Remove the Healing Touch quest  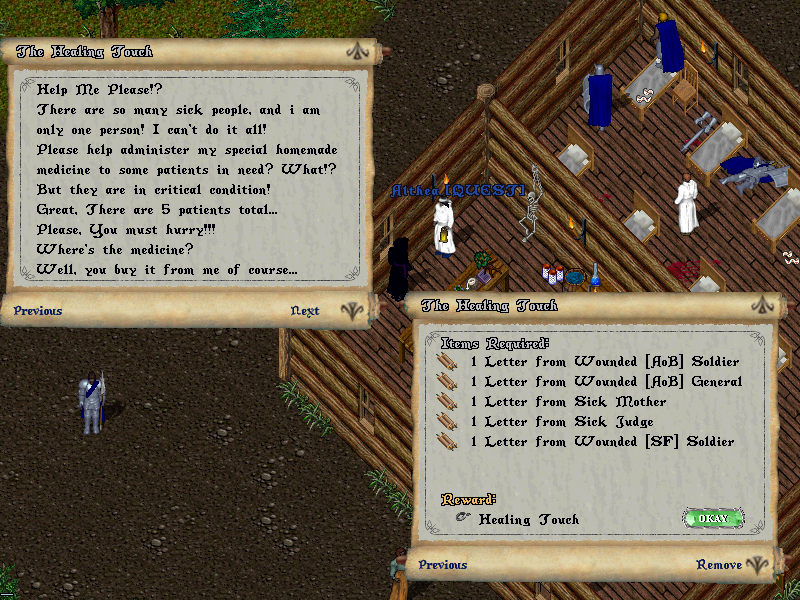point(719,565)
